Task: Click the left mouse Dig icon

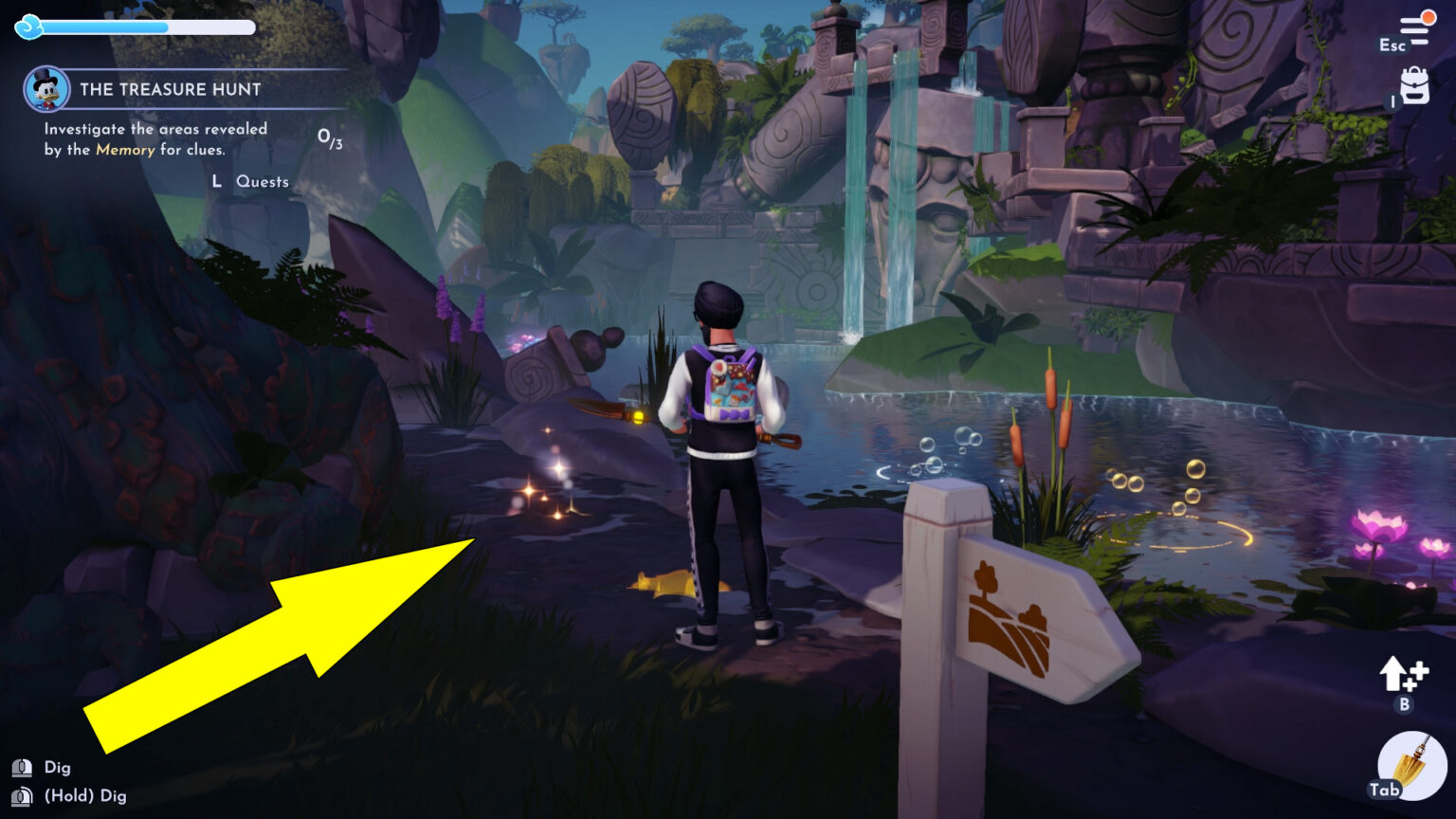Action: click(x=21, y=767)
